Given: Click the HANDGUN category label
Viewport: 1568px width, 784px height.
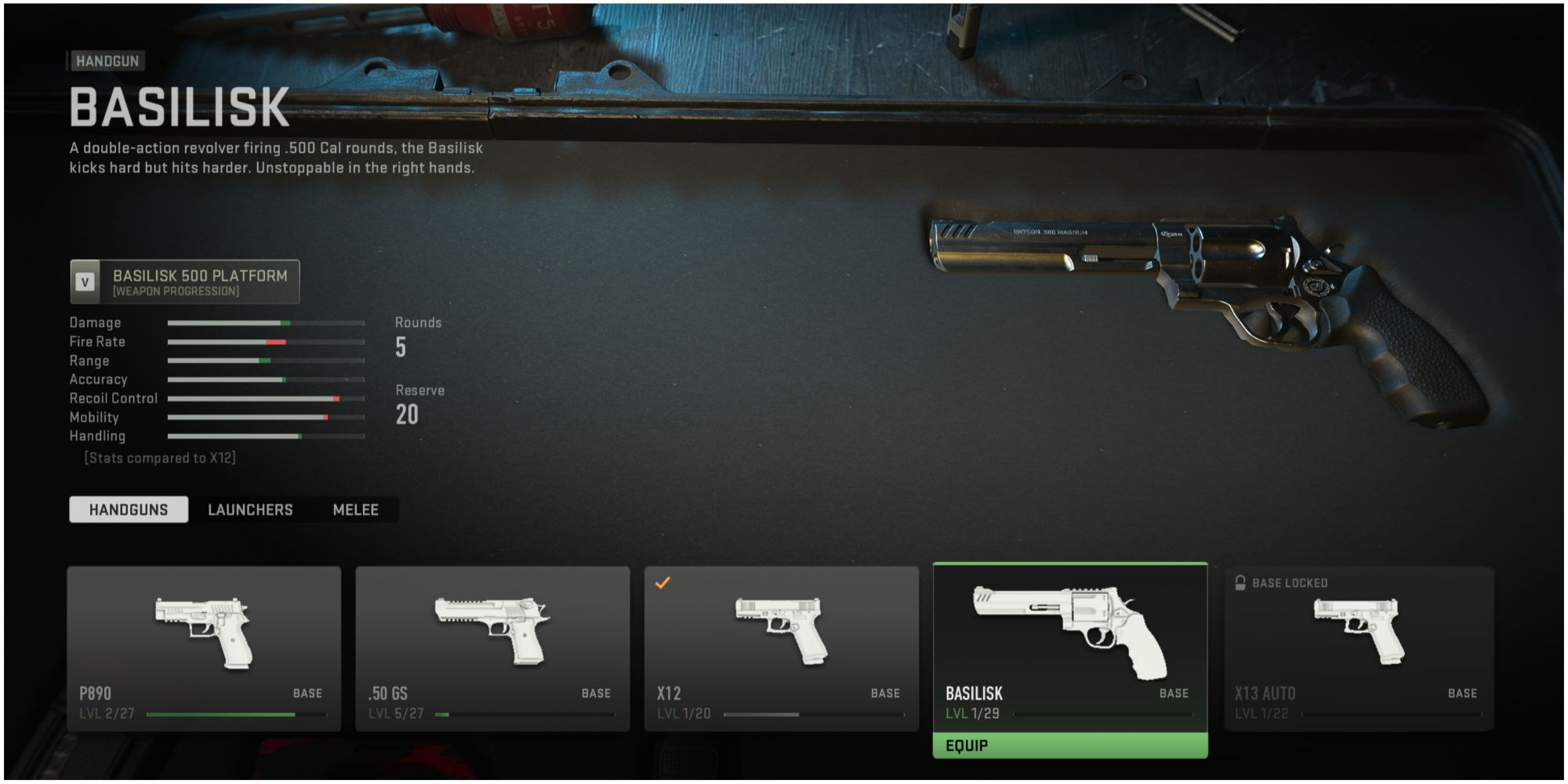Looking at the screenshot, I should point(107,60).
